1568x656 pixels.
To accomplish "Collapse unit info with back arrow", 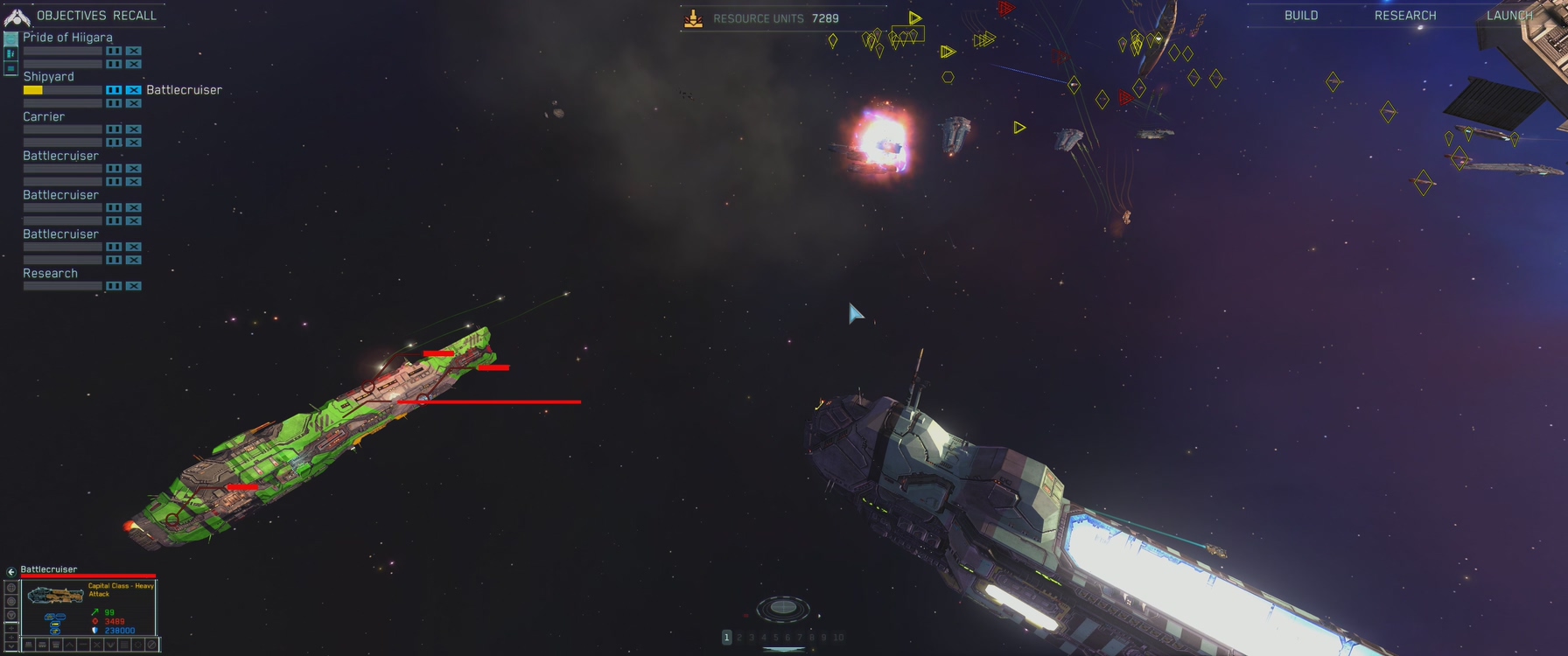I will (11, 571).
